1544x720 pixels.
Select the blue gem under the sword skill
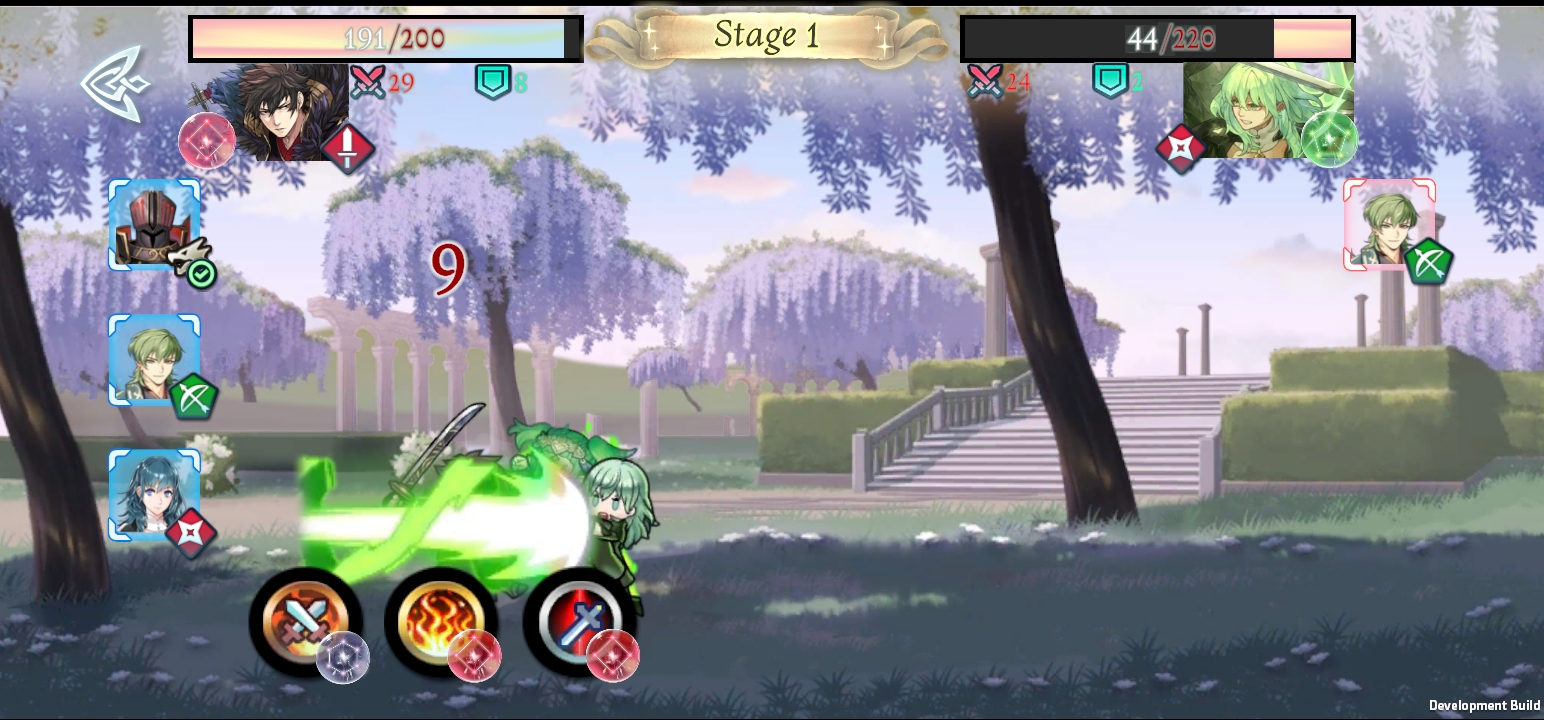tap(345, 658)
